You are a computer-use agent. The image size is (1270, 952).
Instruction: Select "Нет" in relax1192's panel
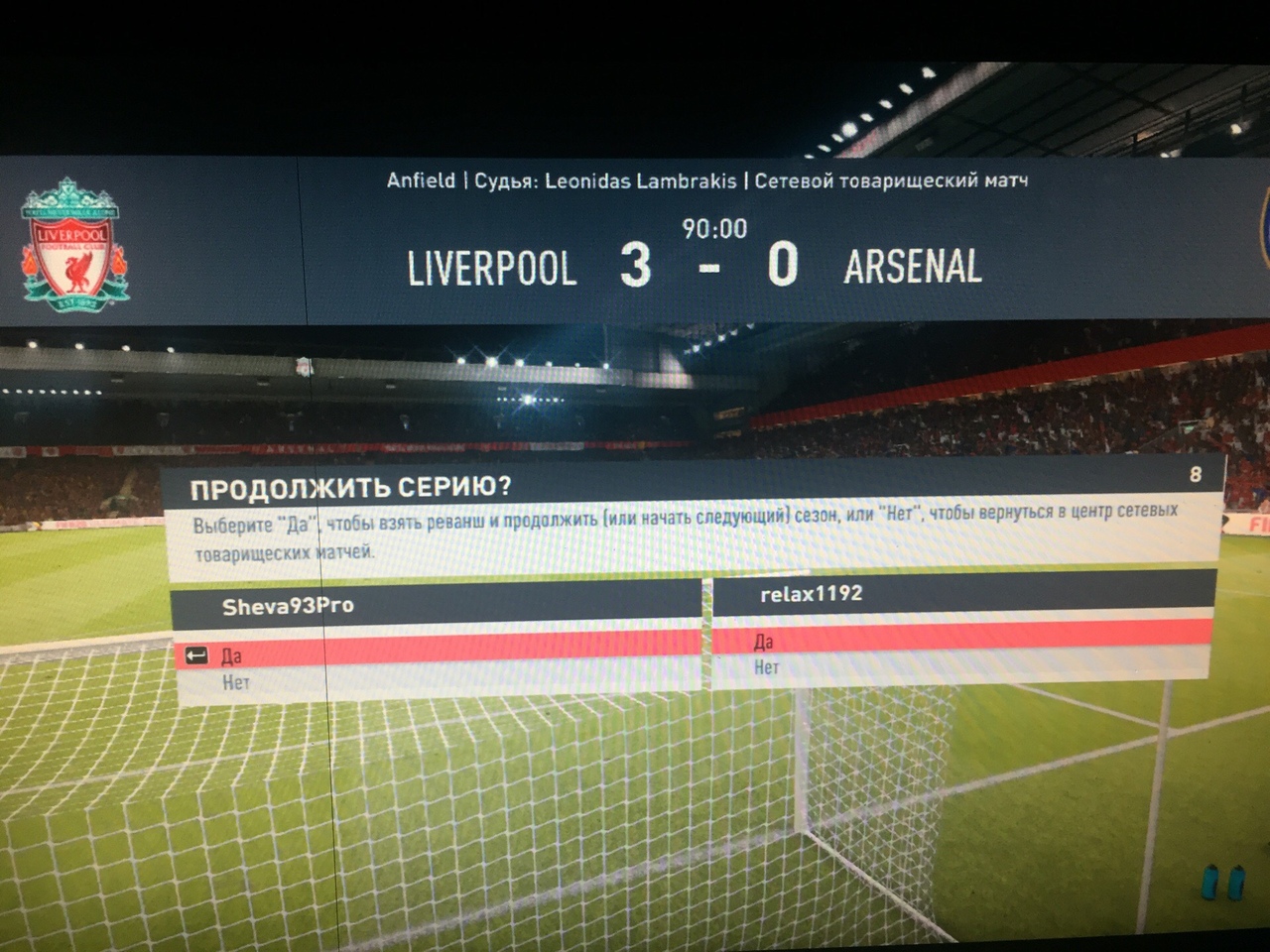(767, 667)
